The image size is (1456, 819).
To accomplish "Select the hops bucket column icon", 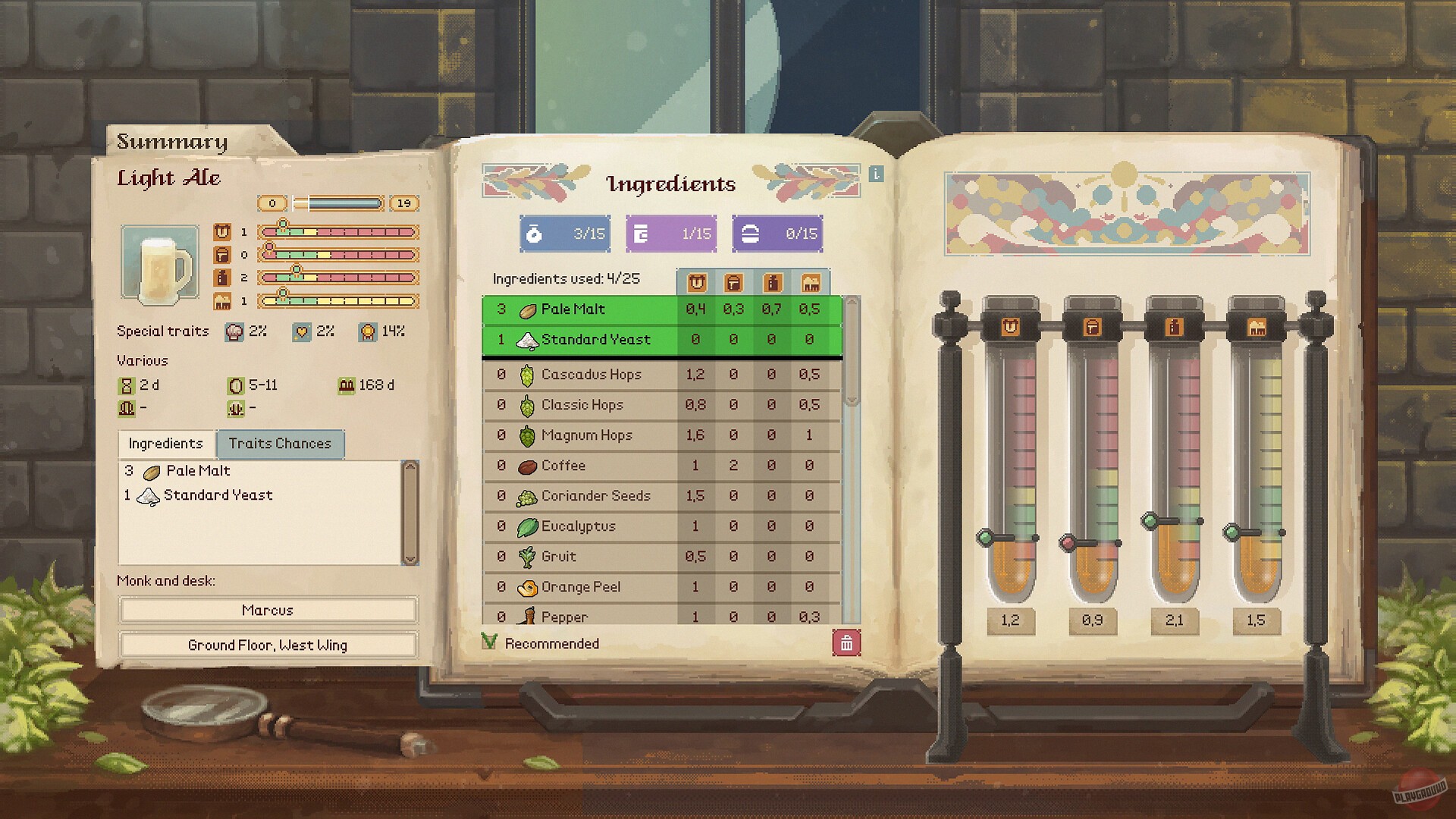I will [733, 282].
